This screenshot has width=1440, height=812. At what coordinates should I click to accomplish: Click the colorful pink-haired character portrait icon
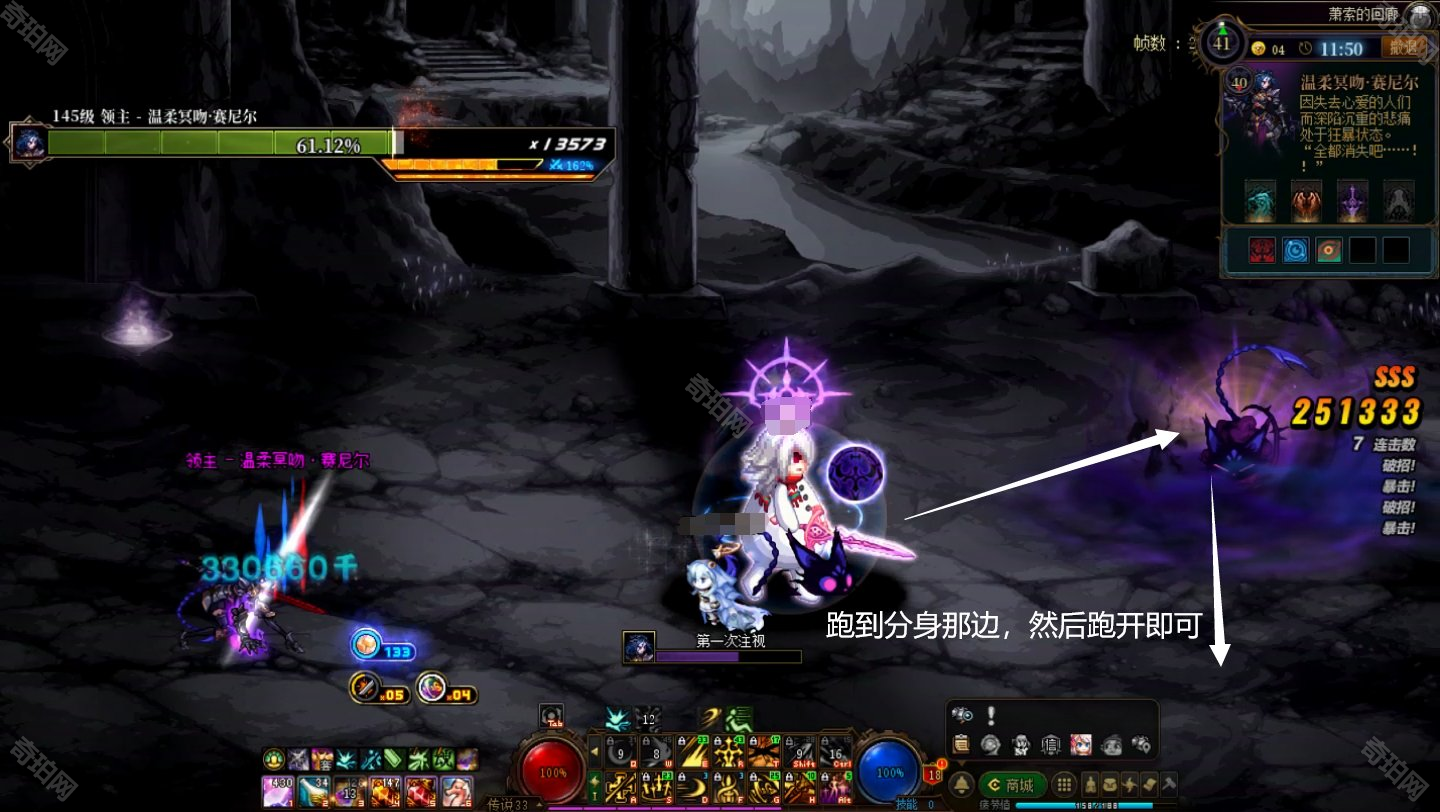pyautogui.click(x=1081, y=744)
